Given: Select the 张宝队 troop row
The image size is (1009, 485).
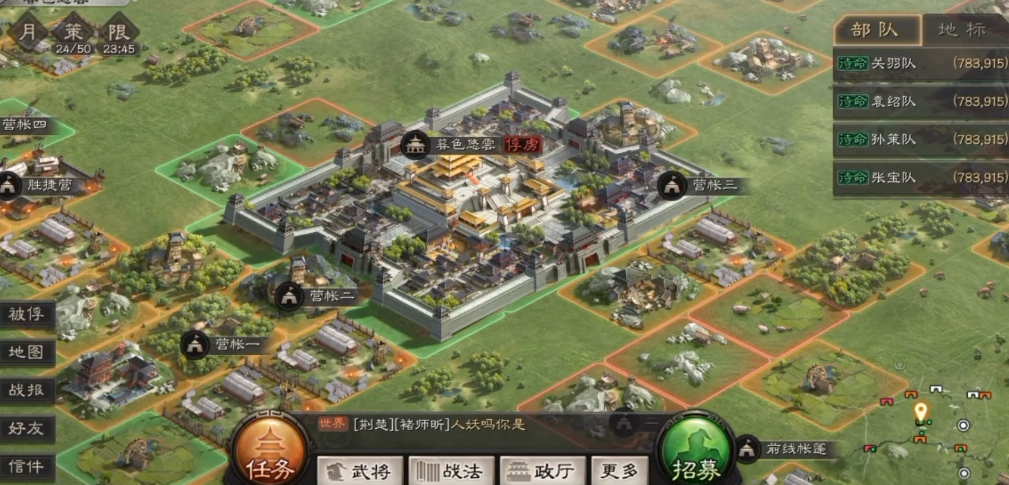Looking at the screenshot, I should 920,177.
